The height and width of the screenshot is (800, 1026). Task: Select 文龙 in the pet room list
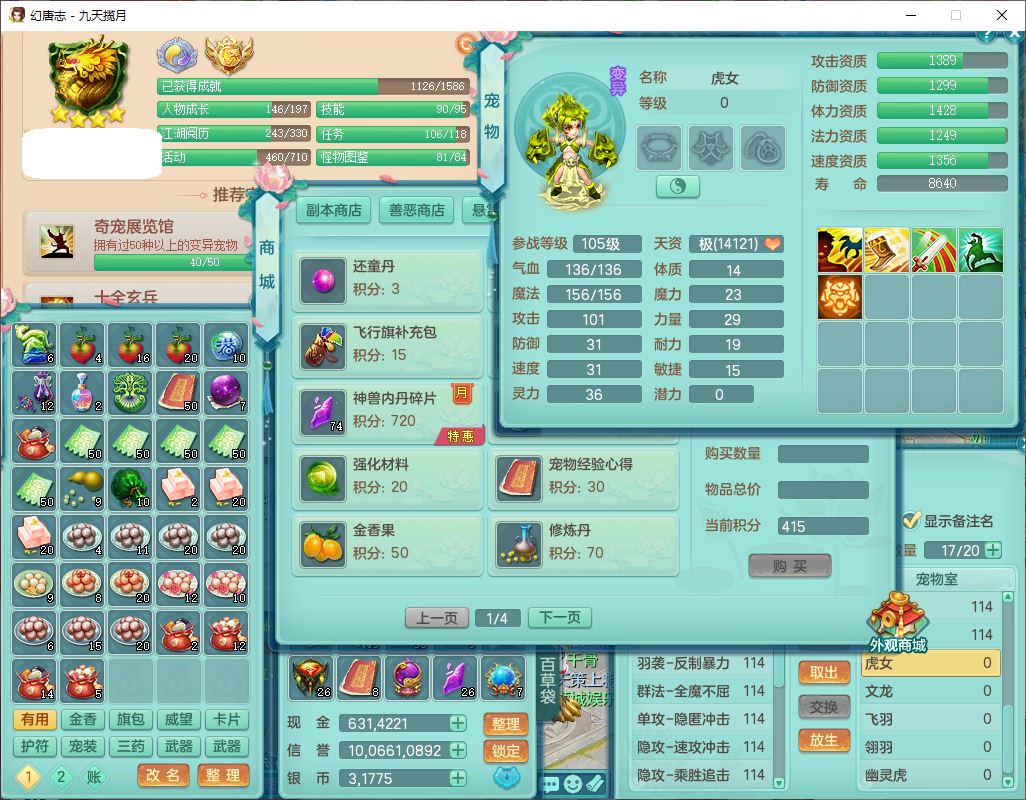[928, 691]
